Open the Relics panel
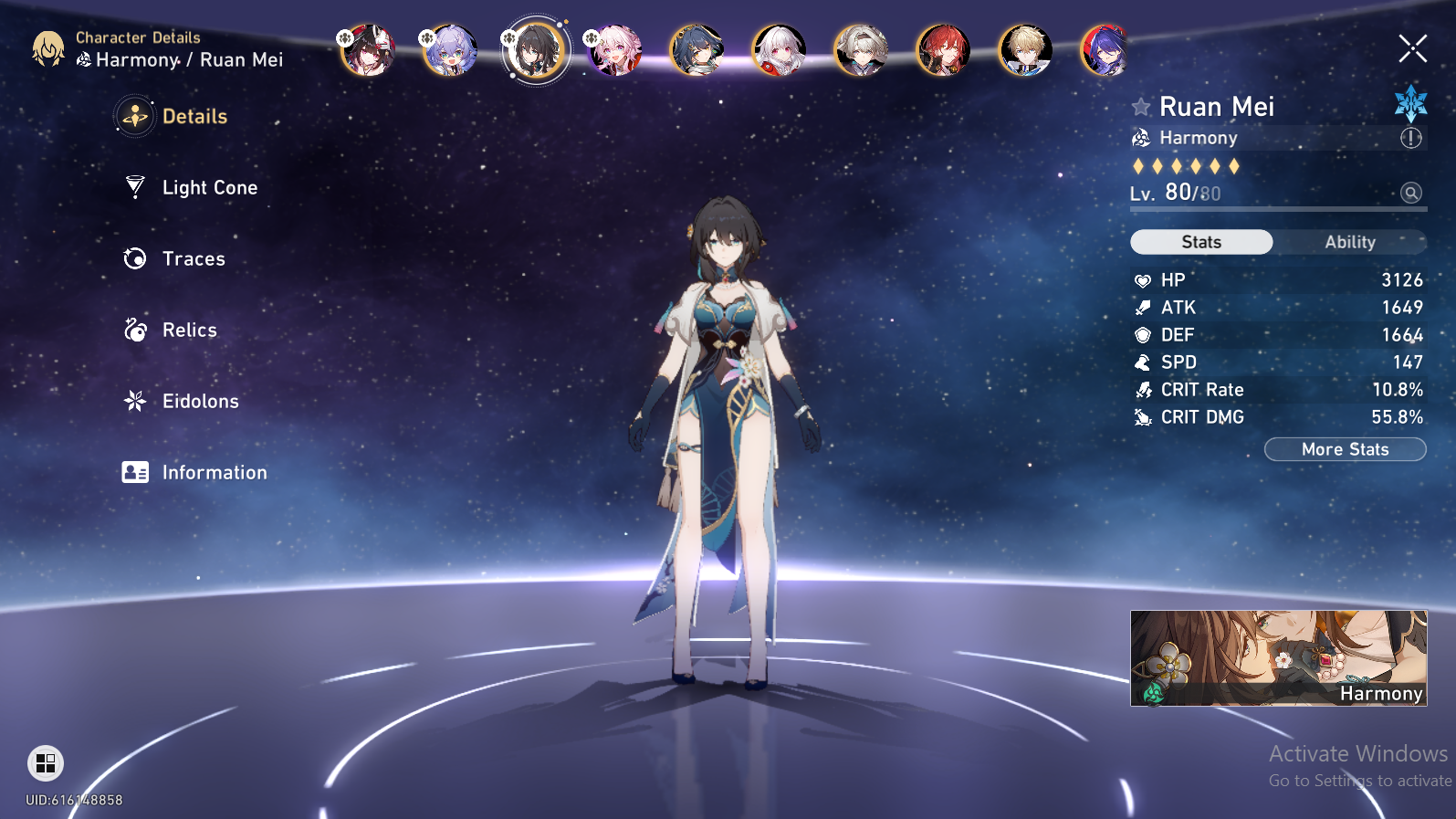 [189, 331]
